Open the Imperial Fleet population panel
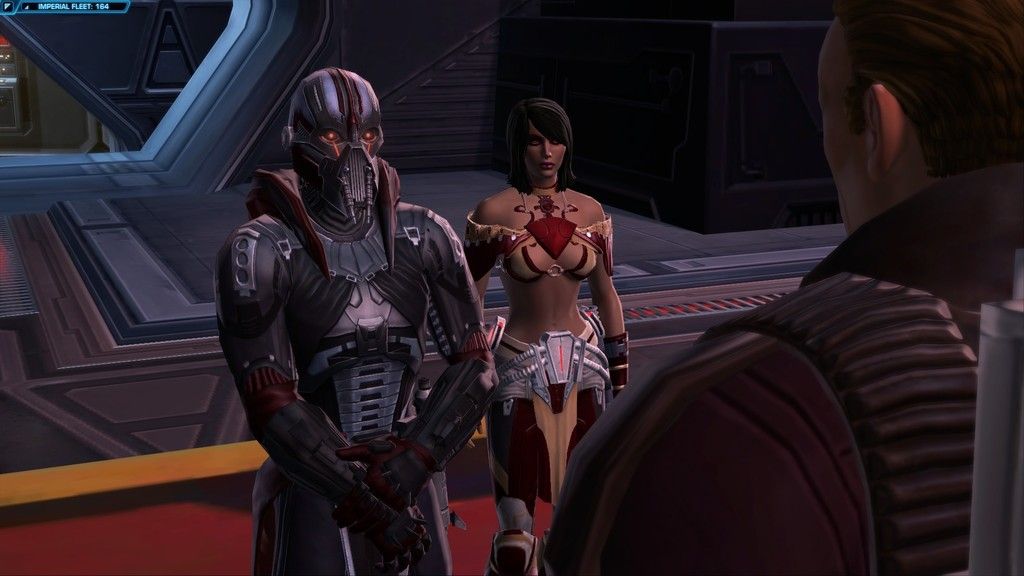This screenshot has height=576, width=1024. [x=72, y=7]
